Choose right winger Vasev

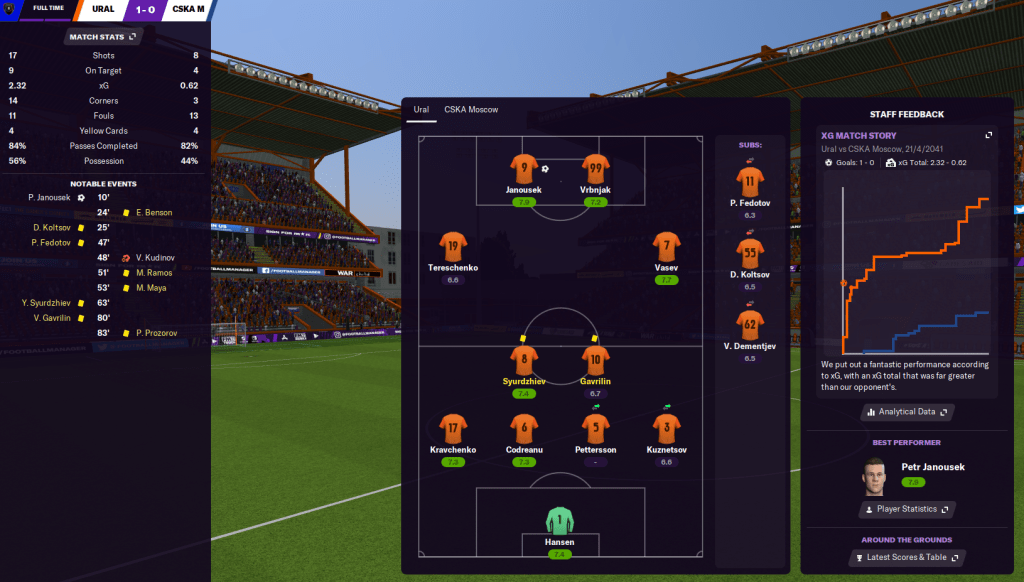tap(666, 248)
